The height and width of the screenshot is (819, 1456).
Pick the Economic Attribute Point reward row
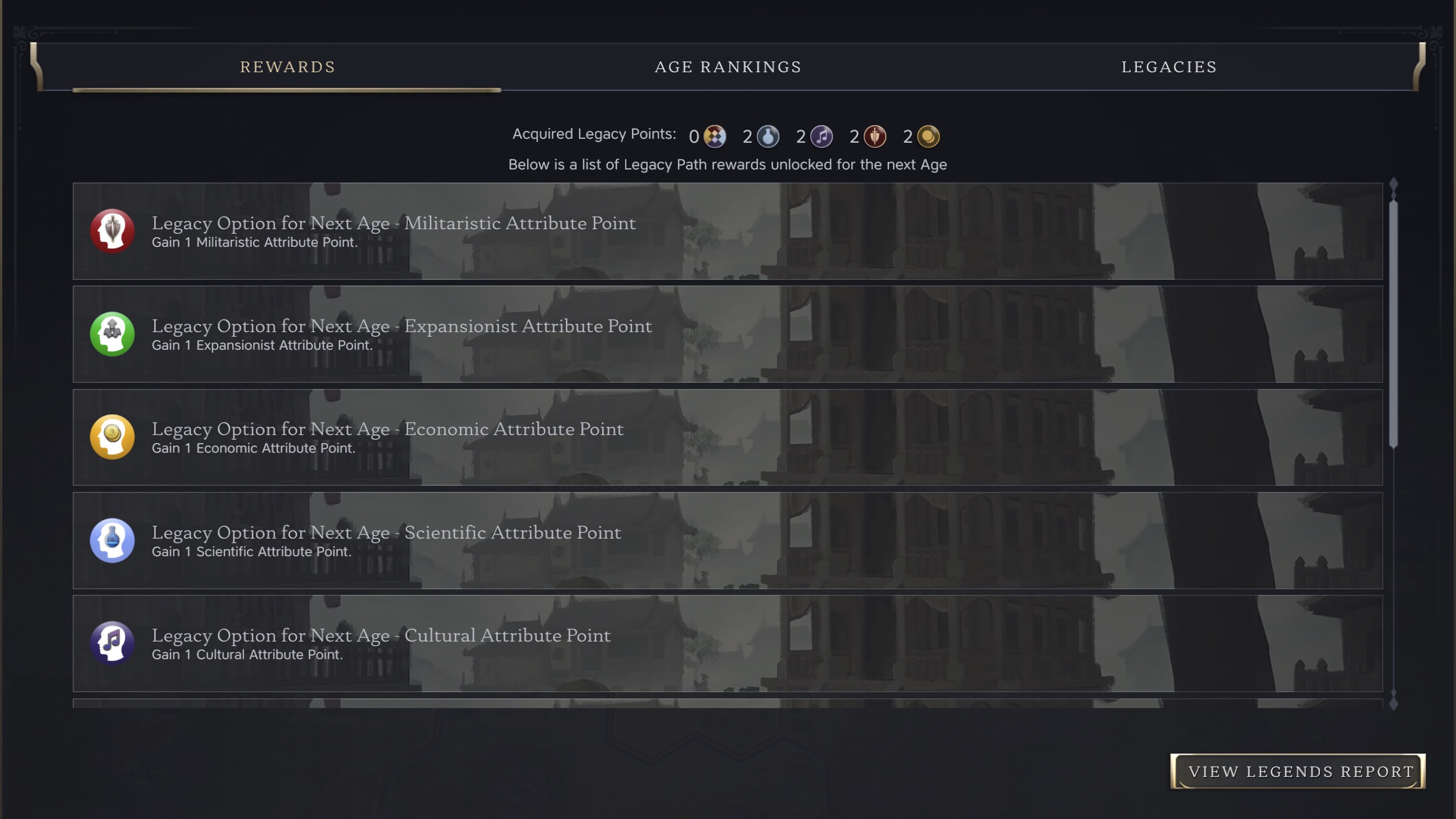pos(727,437)
